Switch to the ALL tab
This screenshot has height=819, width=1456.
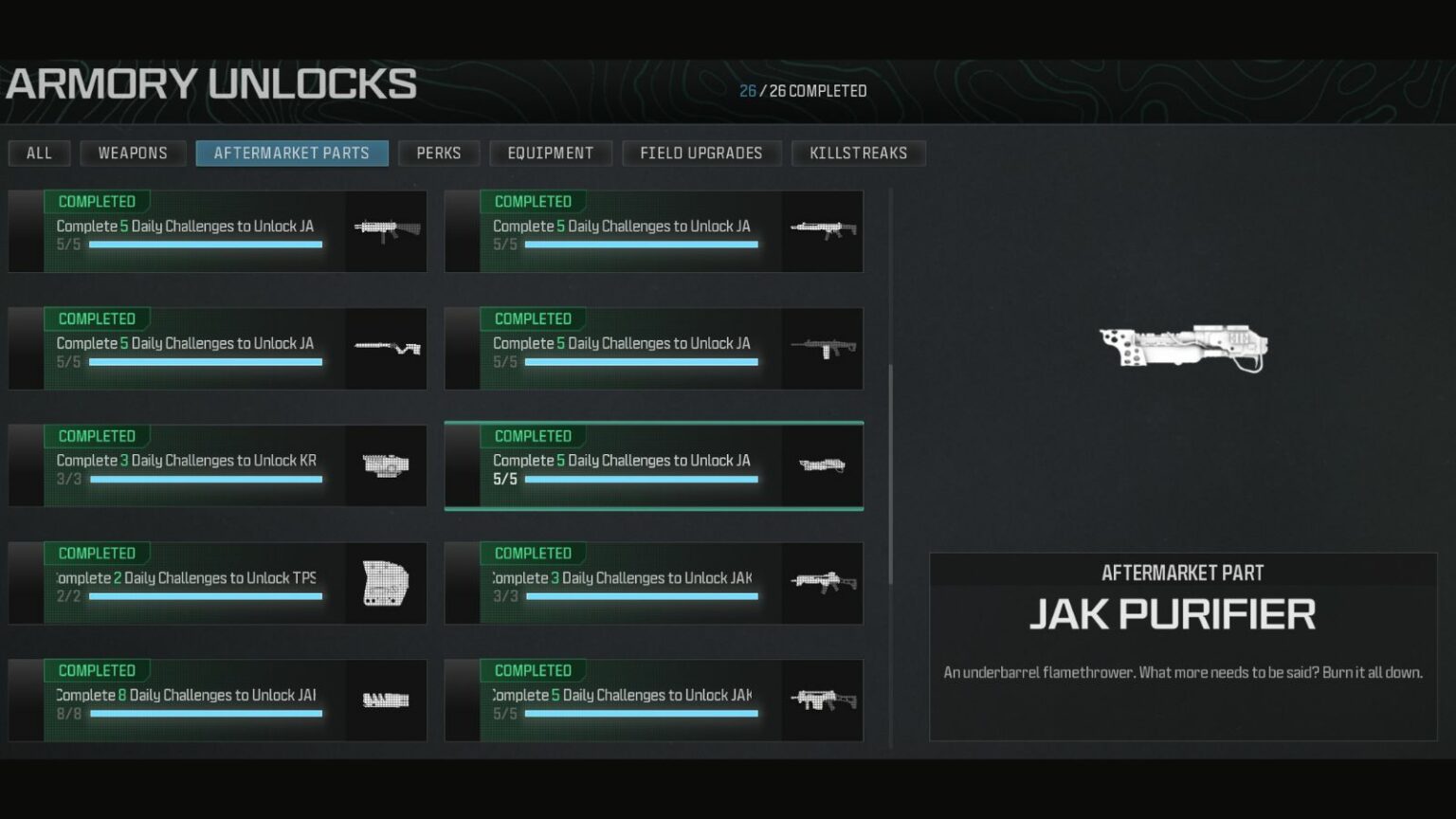[x=39, y=153]
